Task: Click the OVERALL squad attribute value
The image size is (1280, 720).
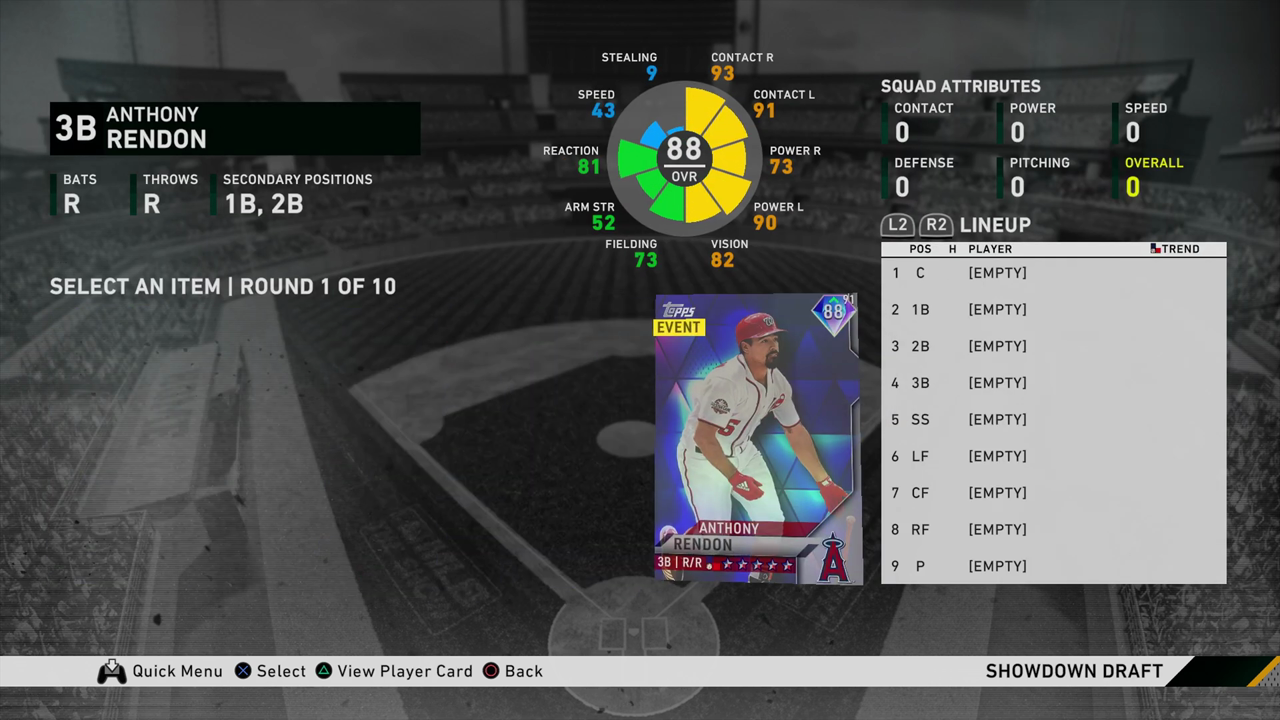Action: click(1134, 187)
